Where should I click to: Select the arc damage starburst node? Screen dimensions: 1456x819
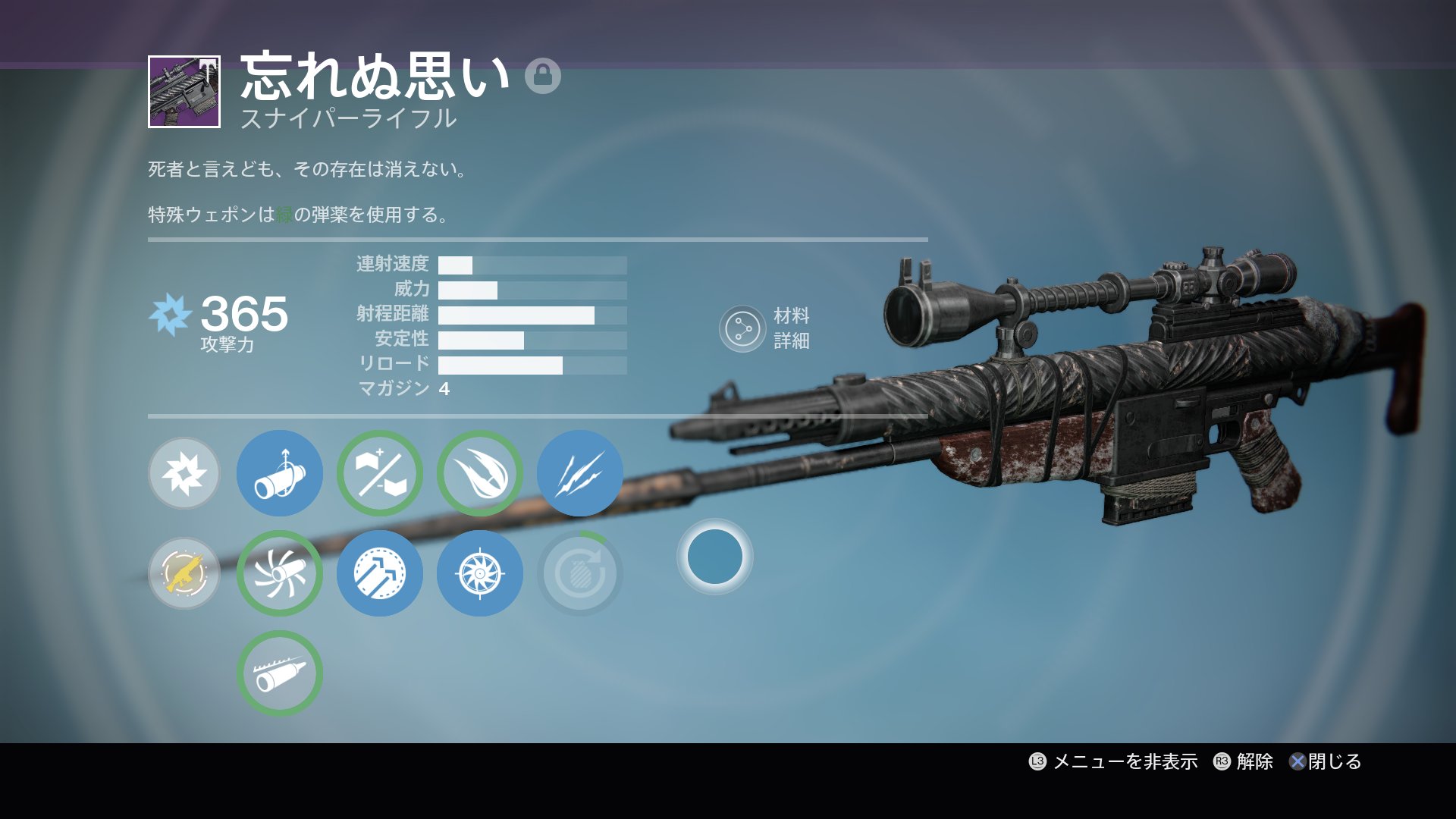click(184, 474)
